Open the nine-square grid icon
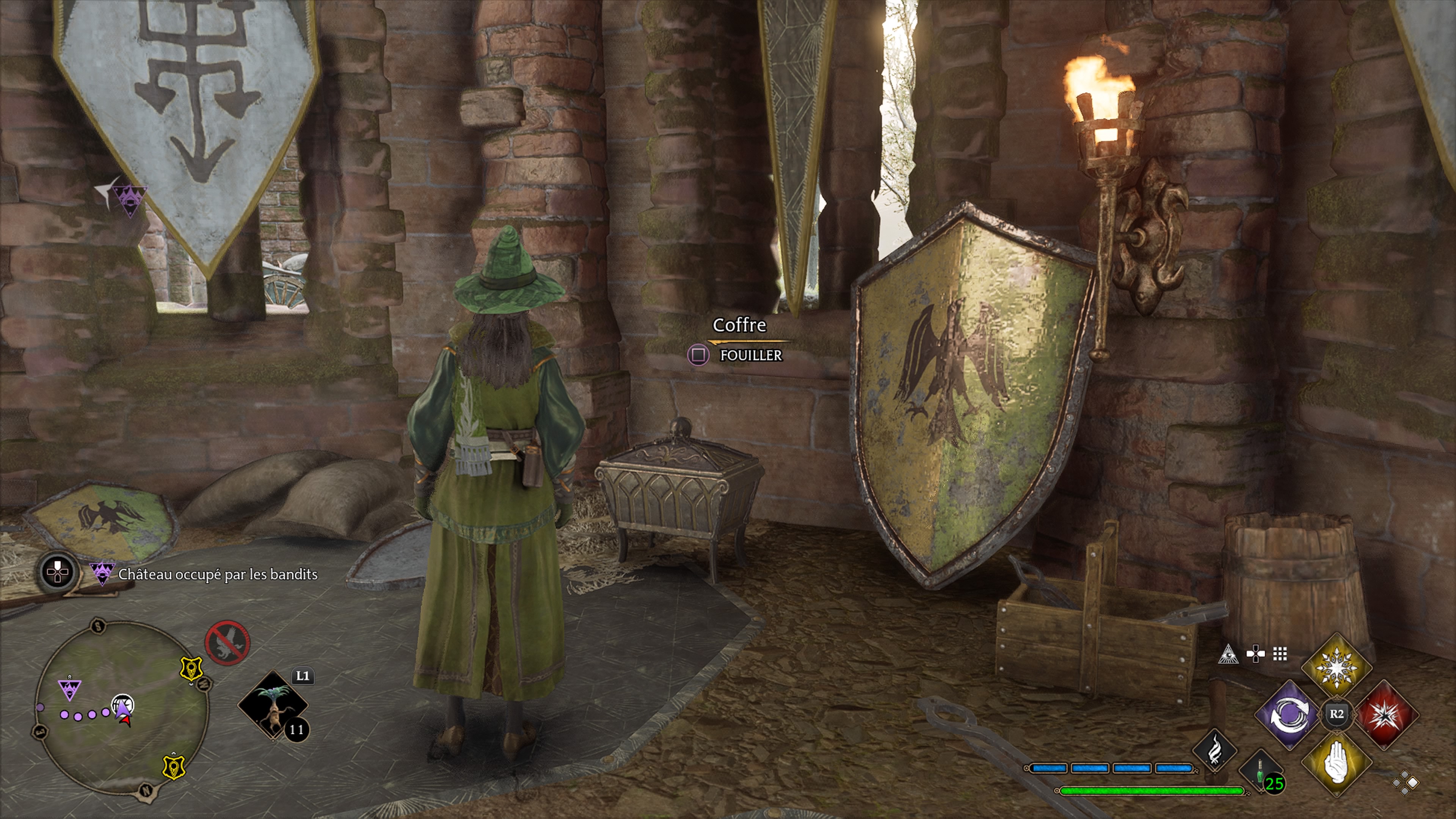Image resolution: width=1456 pixels, height=819 pixels. pos(1280,654)
